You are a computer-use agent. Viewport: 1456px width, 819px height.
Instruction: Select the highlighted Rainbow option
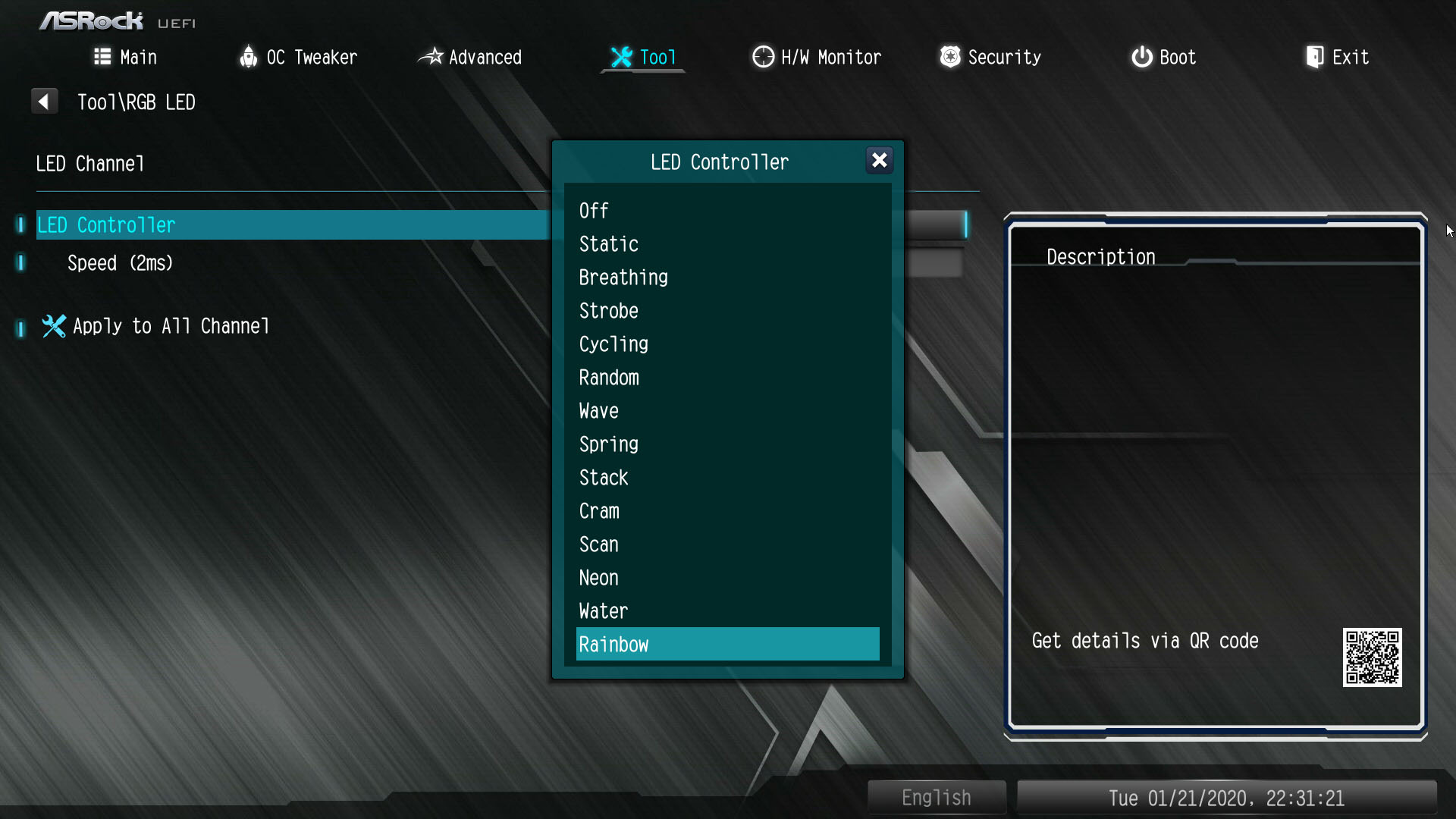click(726, 645)
